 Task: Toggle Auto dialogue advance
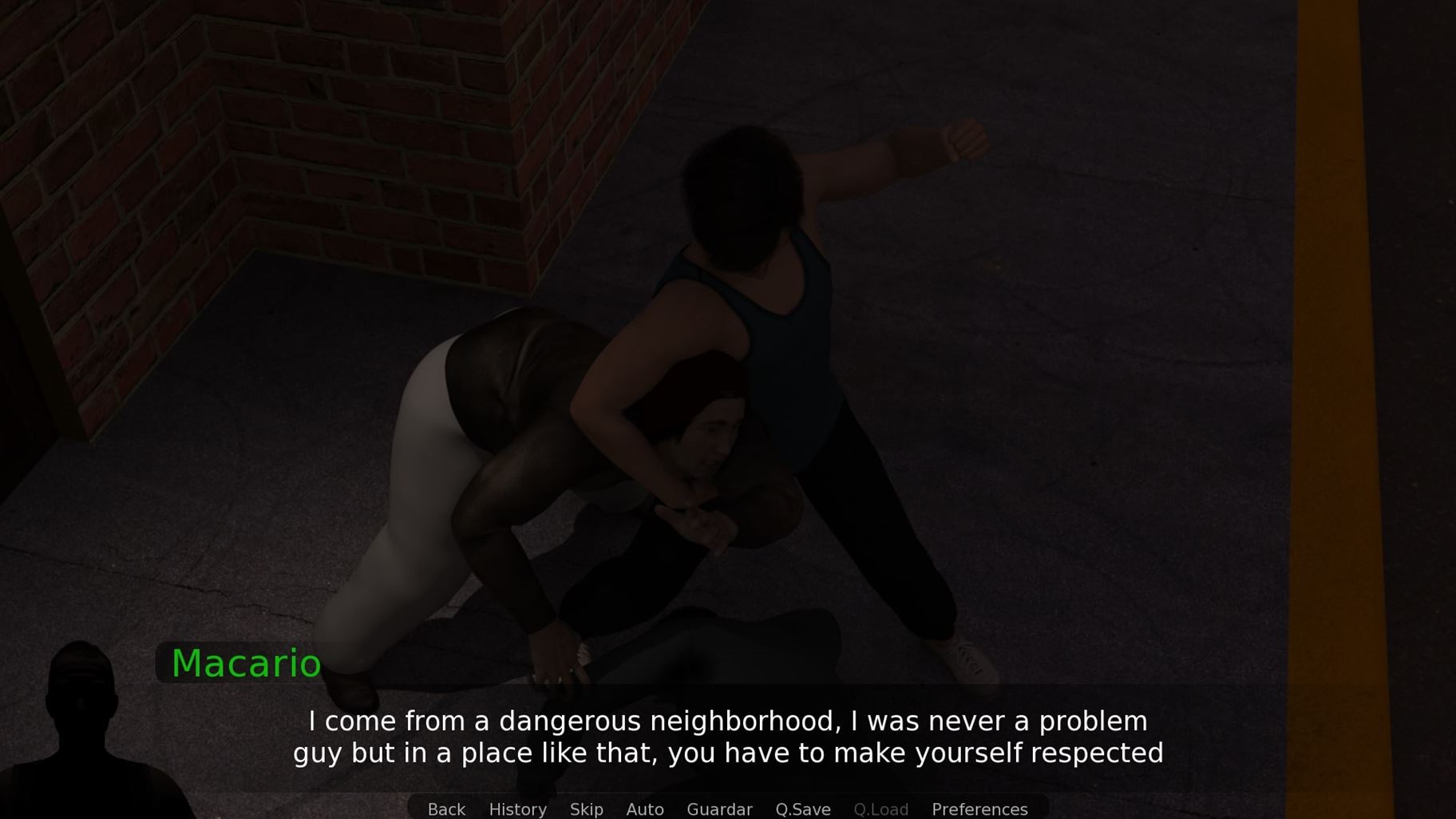pos(644,809)
